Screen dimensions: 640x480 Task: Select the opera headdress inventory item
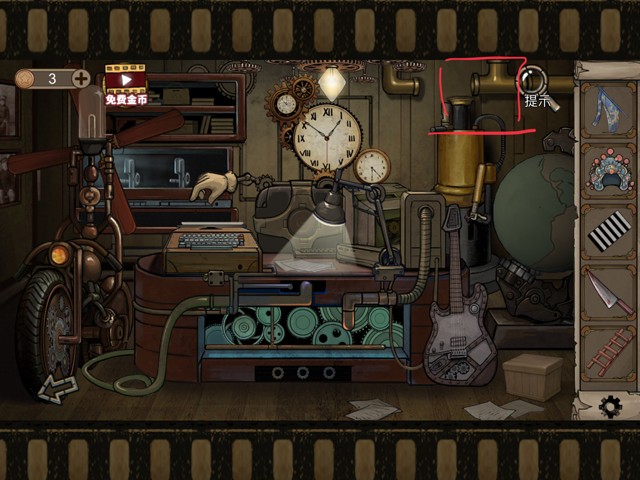[607, 169]
